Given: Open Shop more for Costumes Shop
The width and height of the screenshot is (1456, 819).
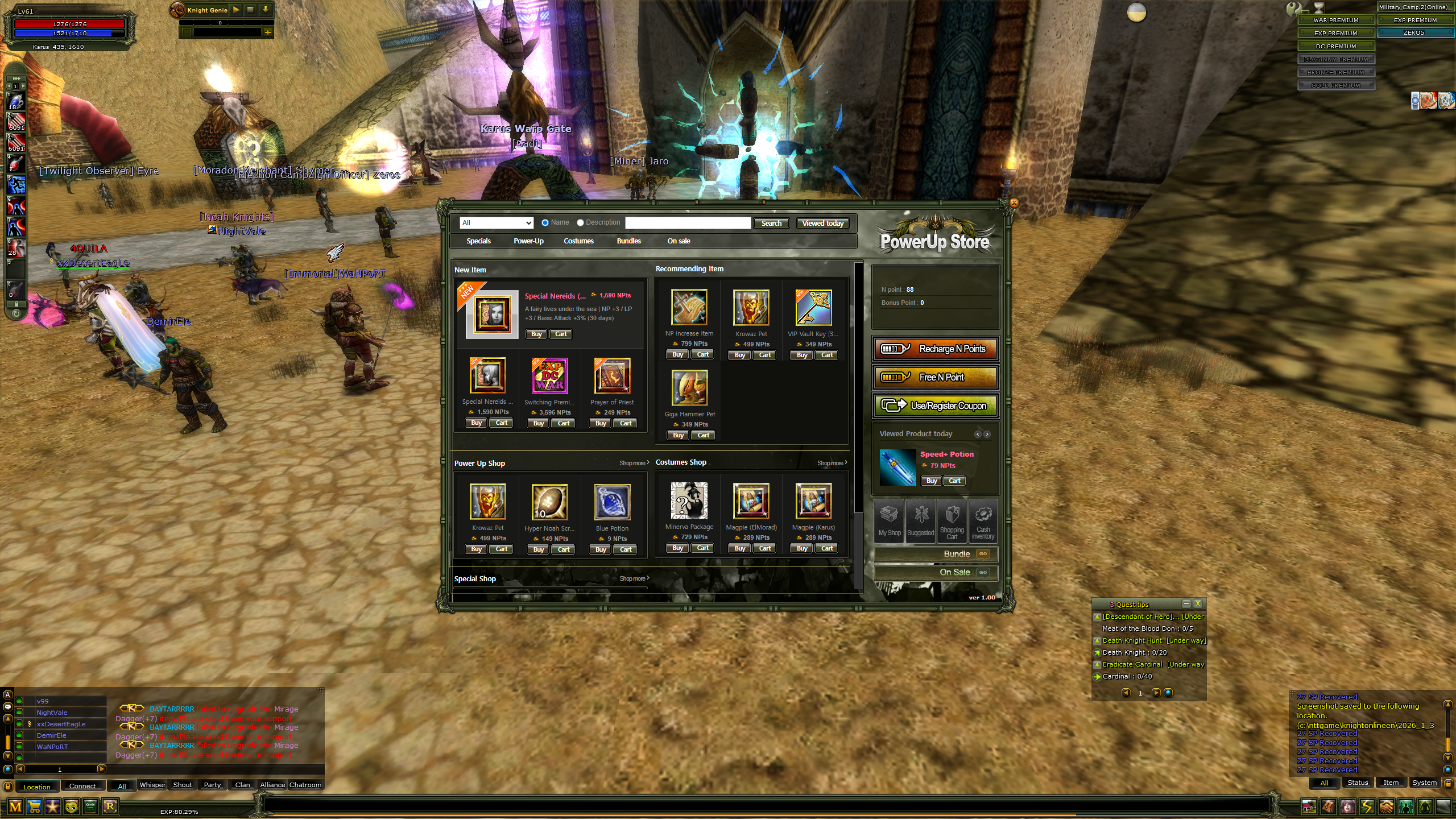Looking at the screenshot, I should [832, 463].
